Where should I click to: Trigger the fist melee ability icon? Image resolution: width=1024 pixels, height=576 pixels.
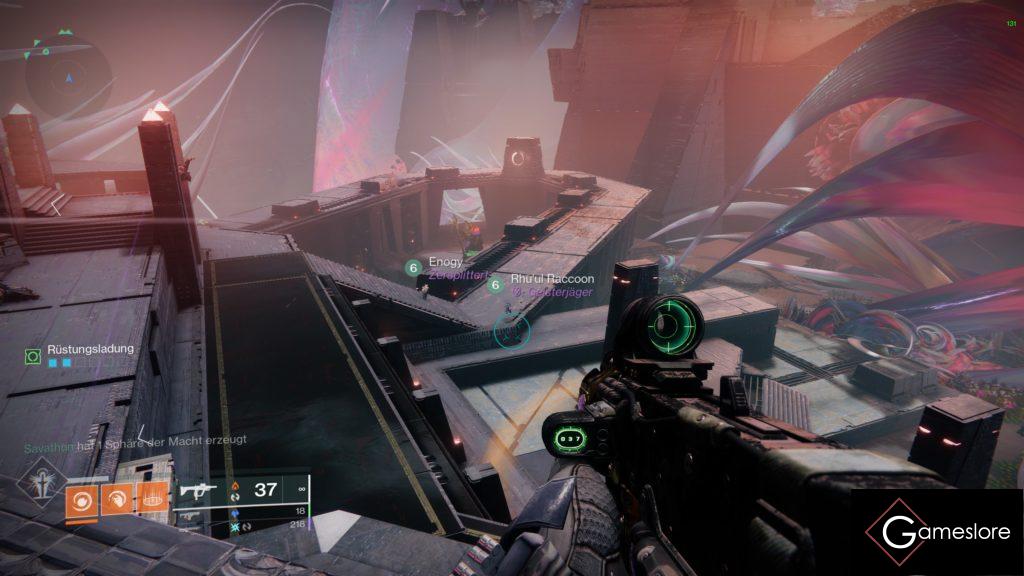pos(117,498)
